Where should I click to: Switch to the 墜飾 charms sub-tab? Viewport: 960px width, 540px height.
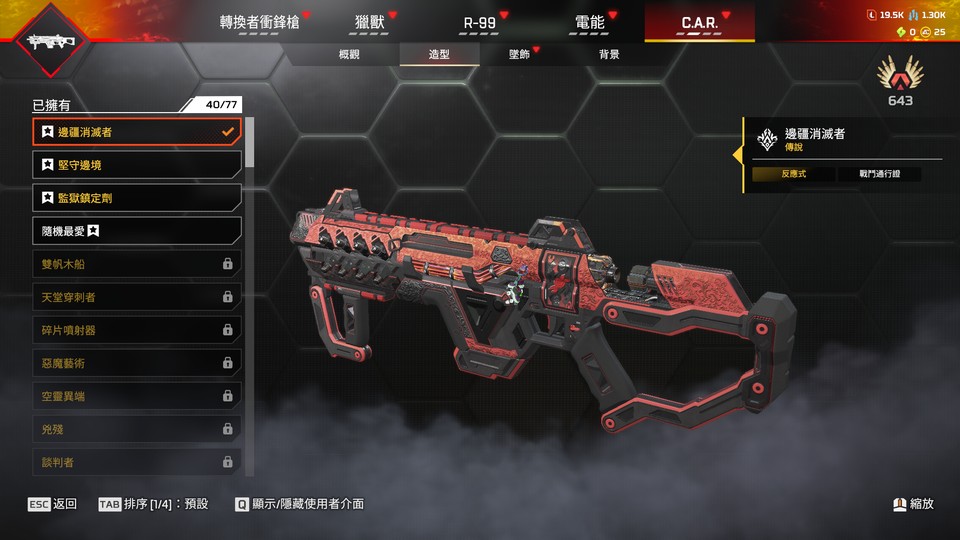[x=519, y=54]
